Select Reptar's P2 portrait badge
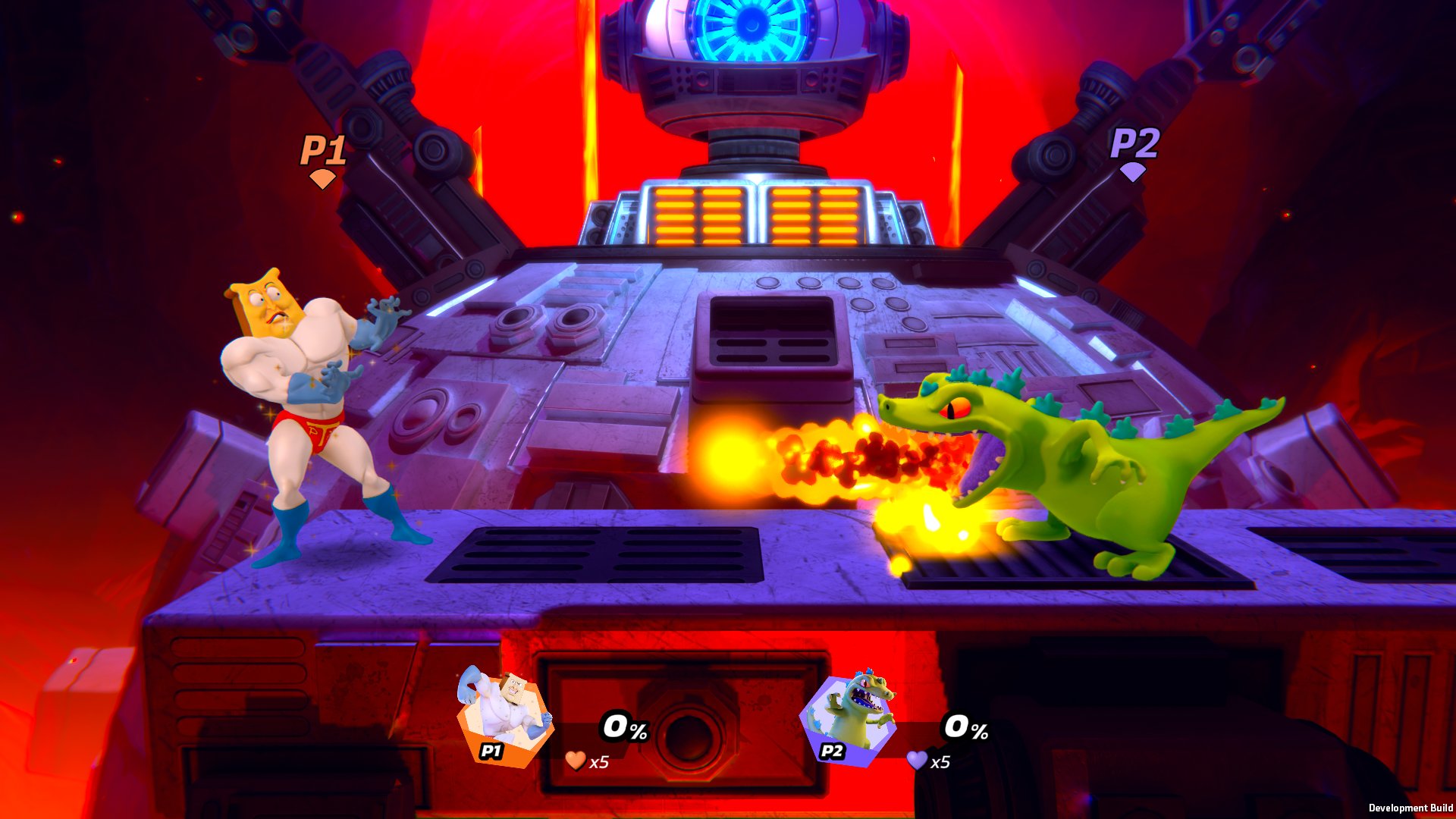Viewport: 1456px width, 819px height. (848, 718)
